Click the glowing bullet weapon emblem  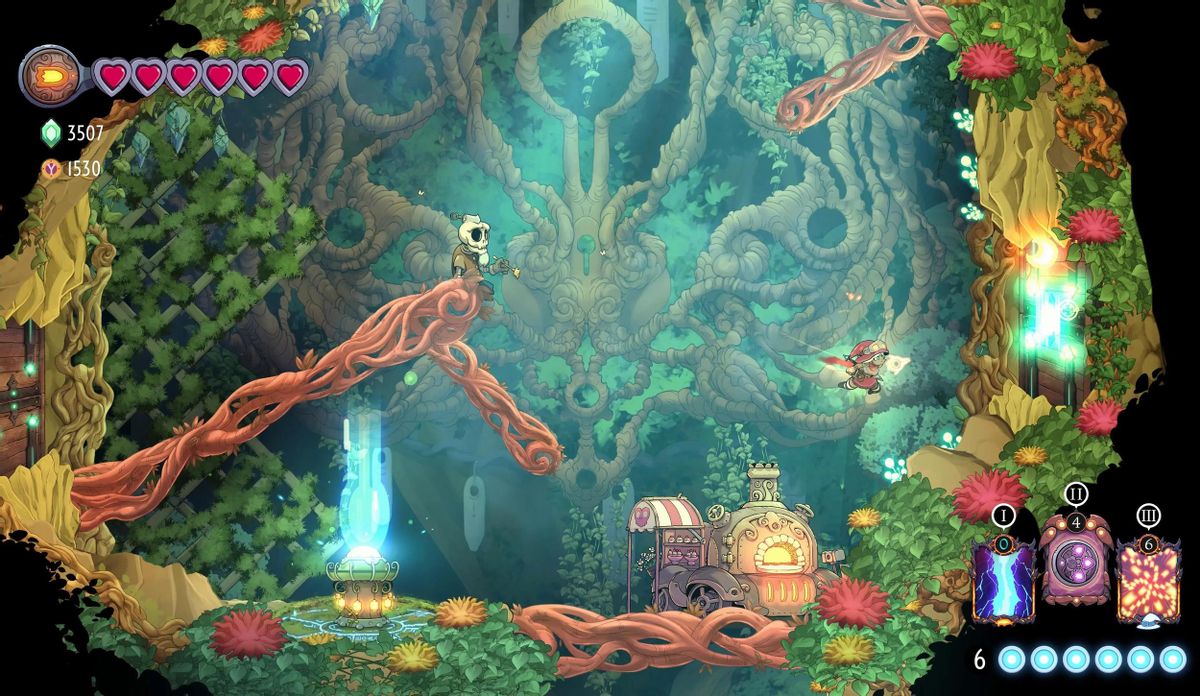48,75
